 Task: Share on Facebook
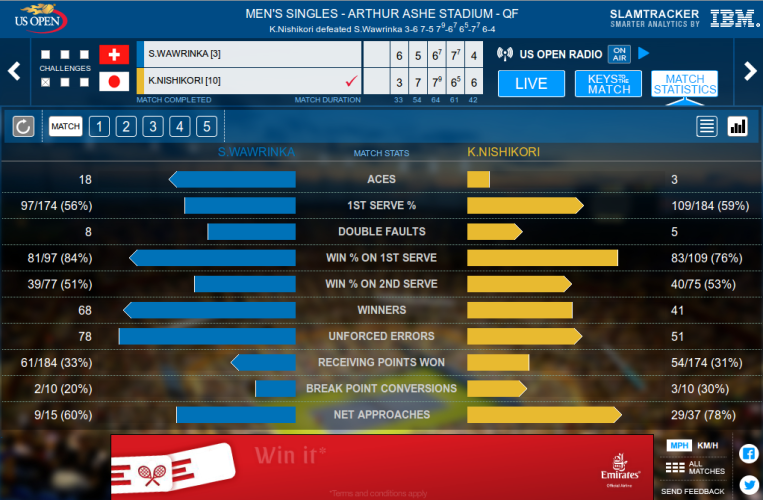(748, 453)
